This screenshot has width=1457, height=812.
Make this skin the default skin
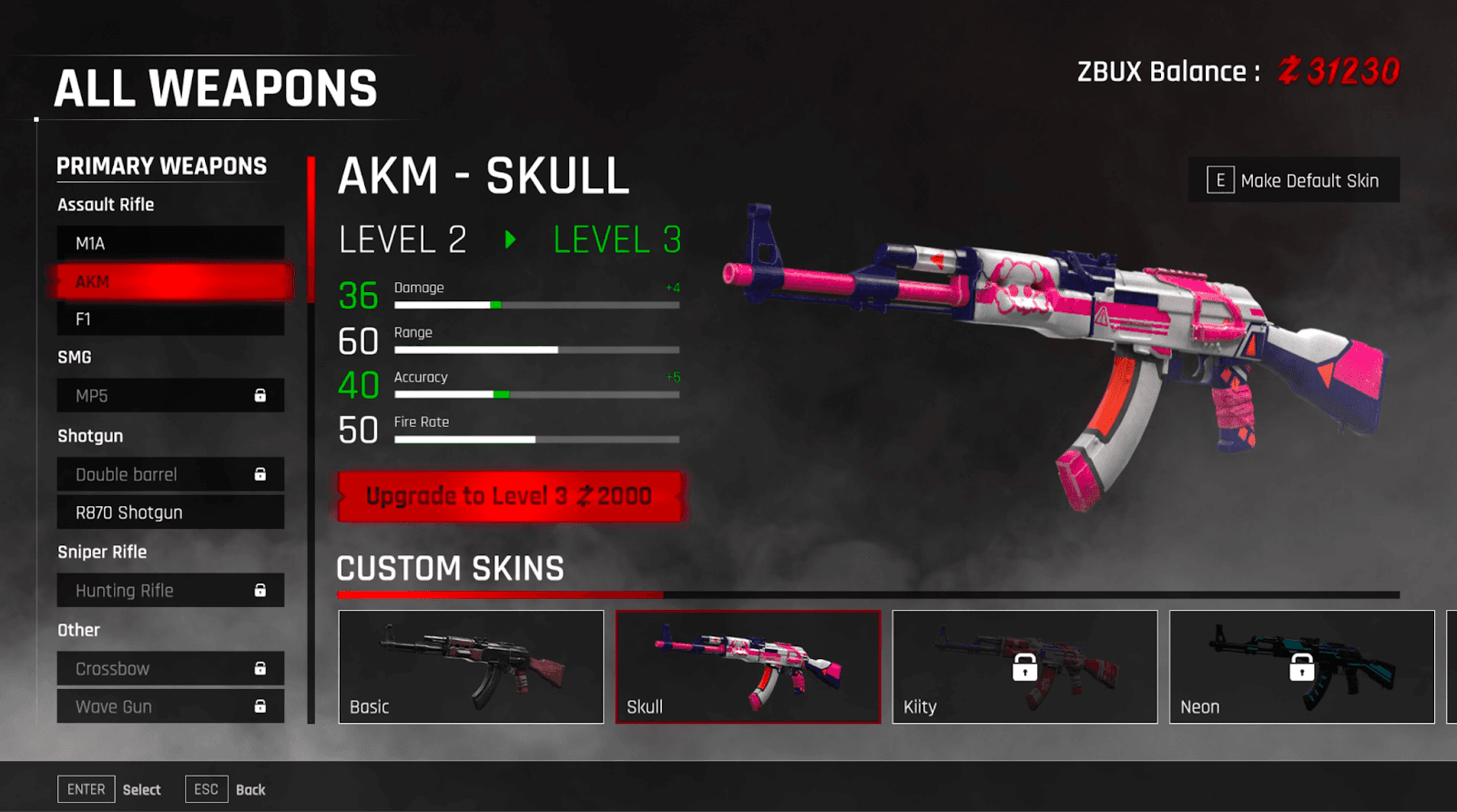[x=1294, y=180]
